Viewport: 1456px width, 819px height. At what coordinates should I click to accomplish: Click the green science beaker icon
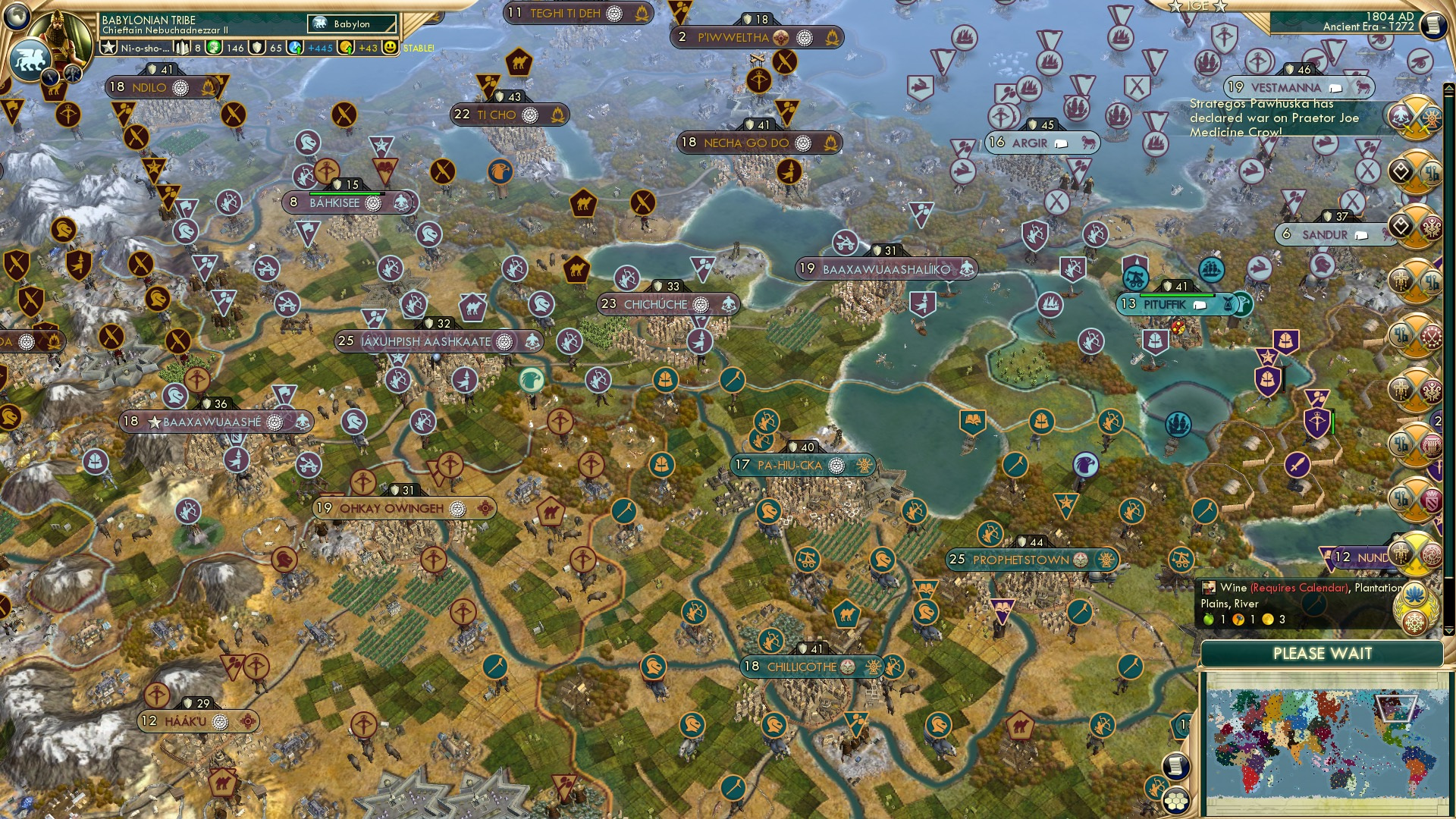click(212, 47)
